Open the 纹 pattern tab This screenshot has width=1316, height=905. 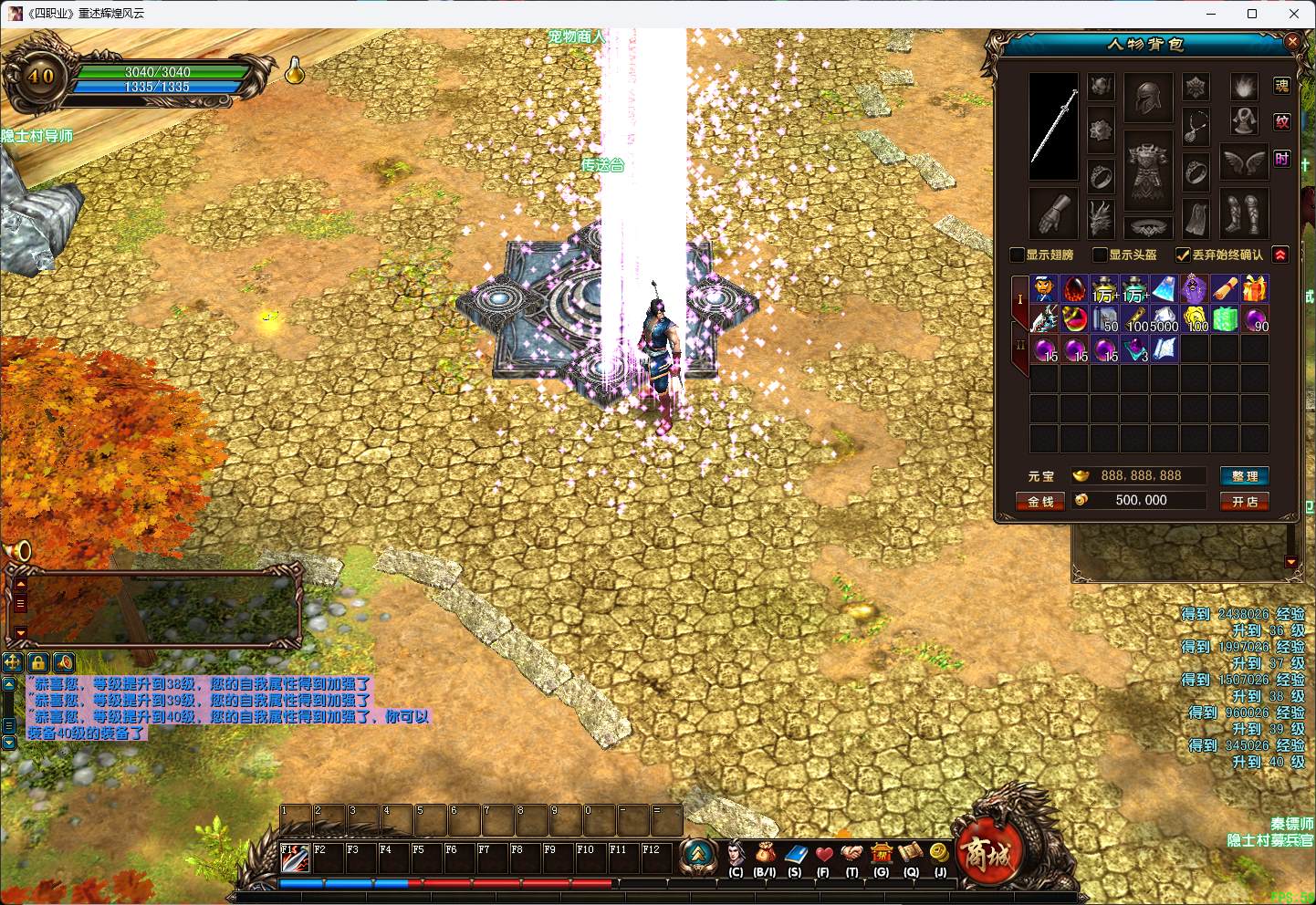(1282, 122)
